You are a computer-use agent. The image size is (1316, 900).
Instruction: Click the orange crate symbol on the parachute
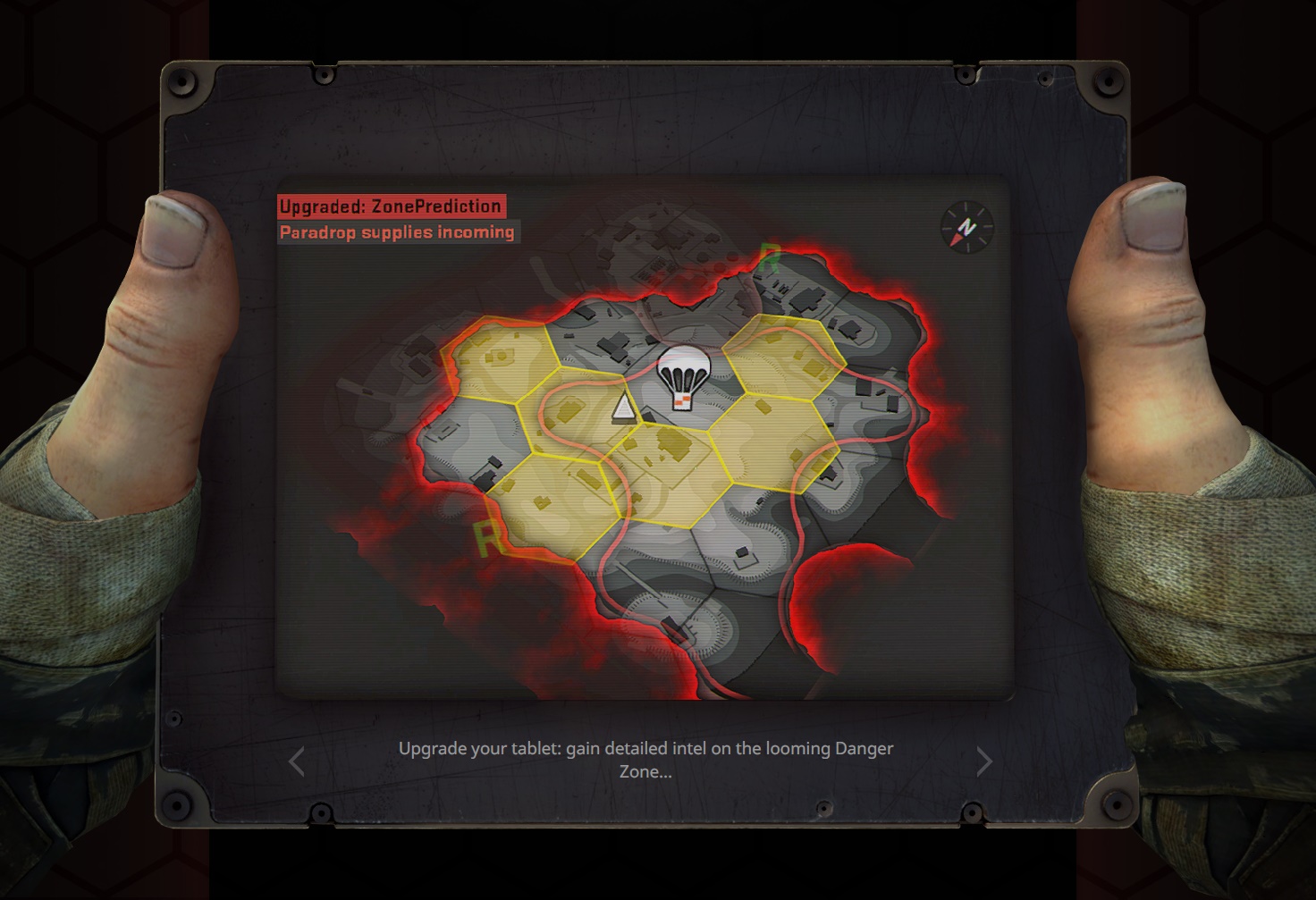(x=680, y=400)
